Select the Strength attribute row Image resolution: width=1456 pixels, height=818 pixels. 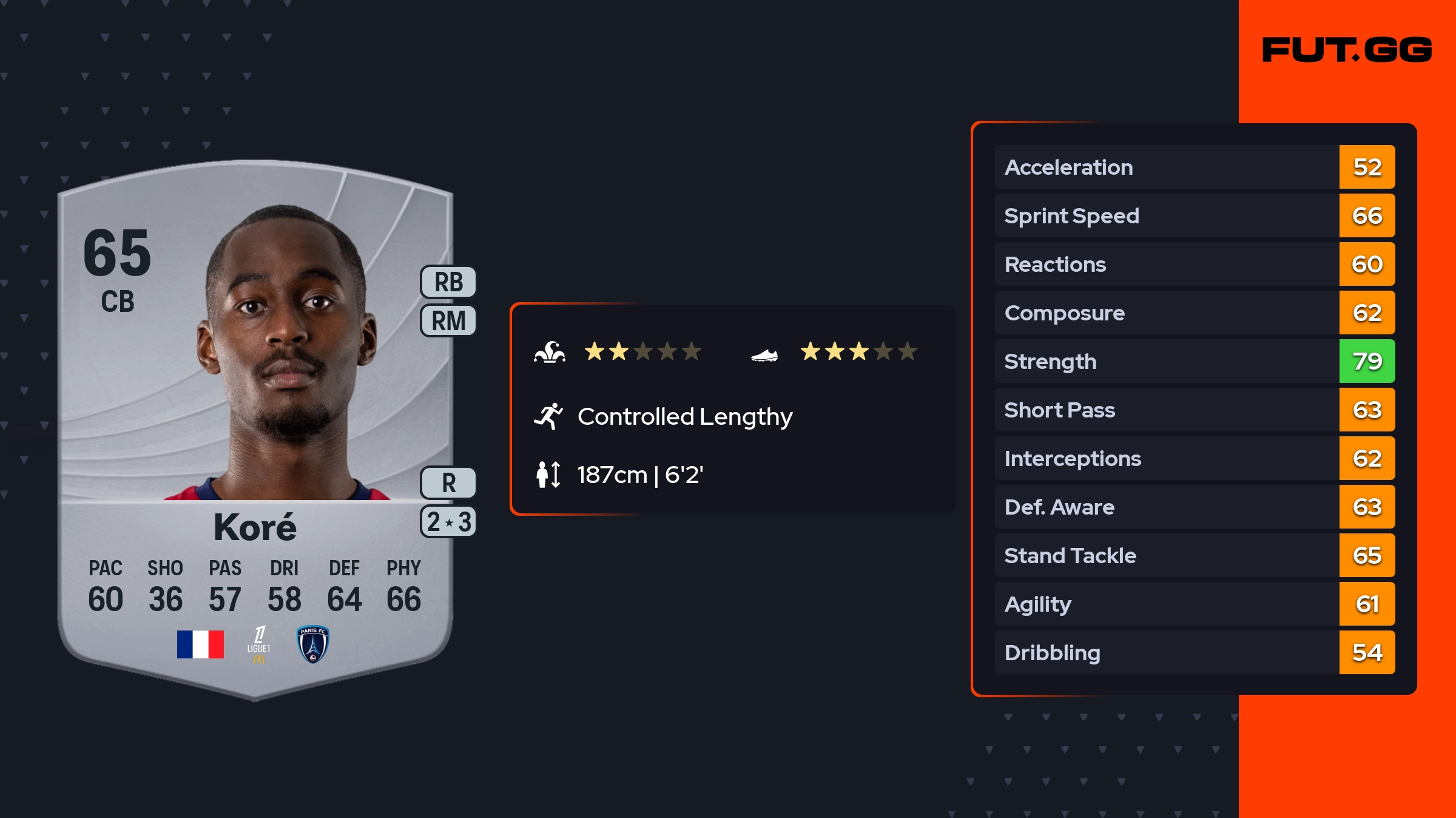[1194, 361]
